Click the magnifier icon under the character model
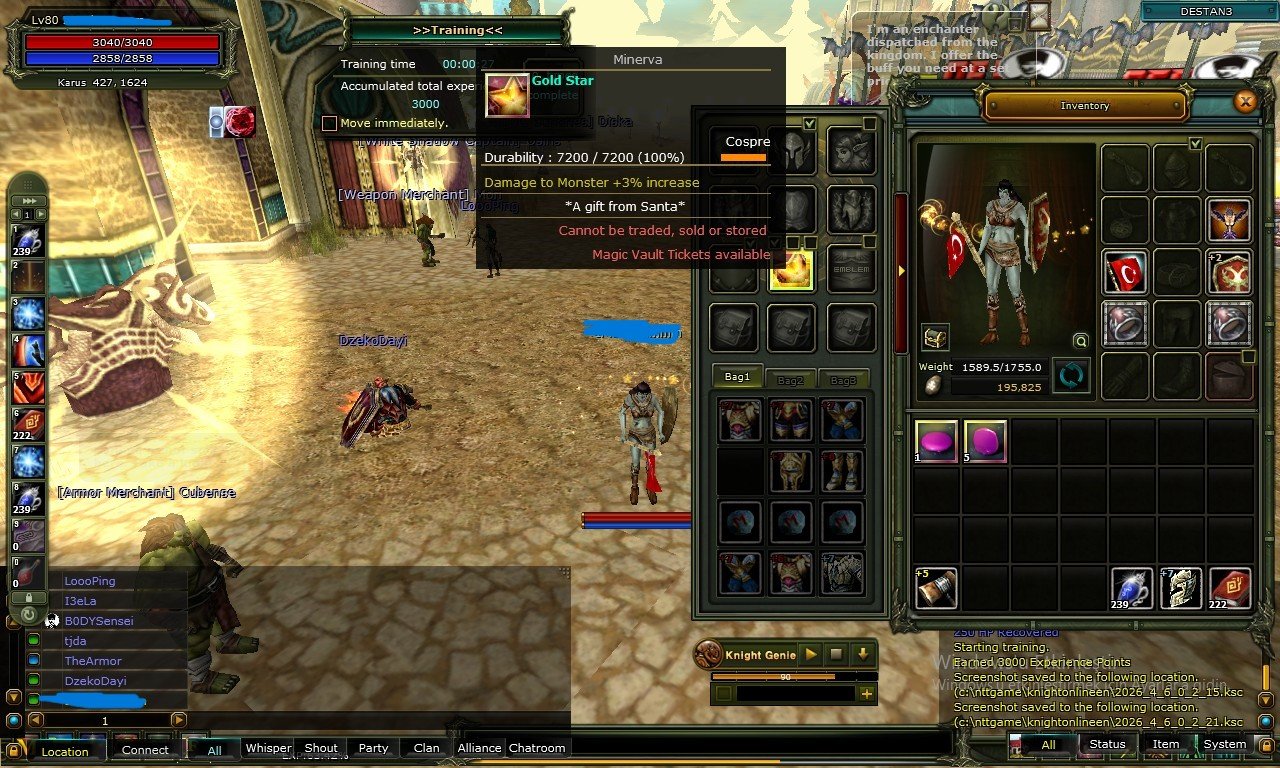The height and width of the screenshot is (768, 1280). [x=1080, y=341]
